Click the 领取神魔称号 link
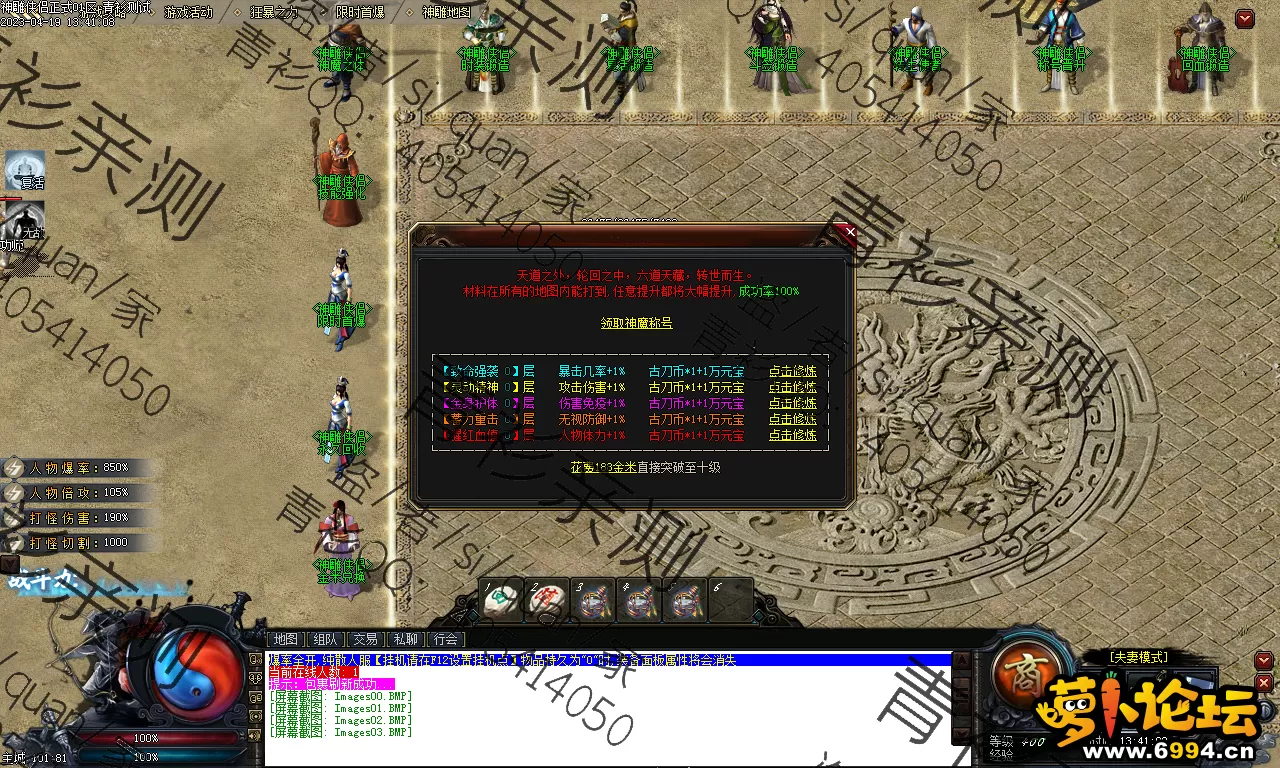This screenshot has height=768, width=1280. [636, 323]
